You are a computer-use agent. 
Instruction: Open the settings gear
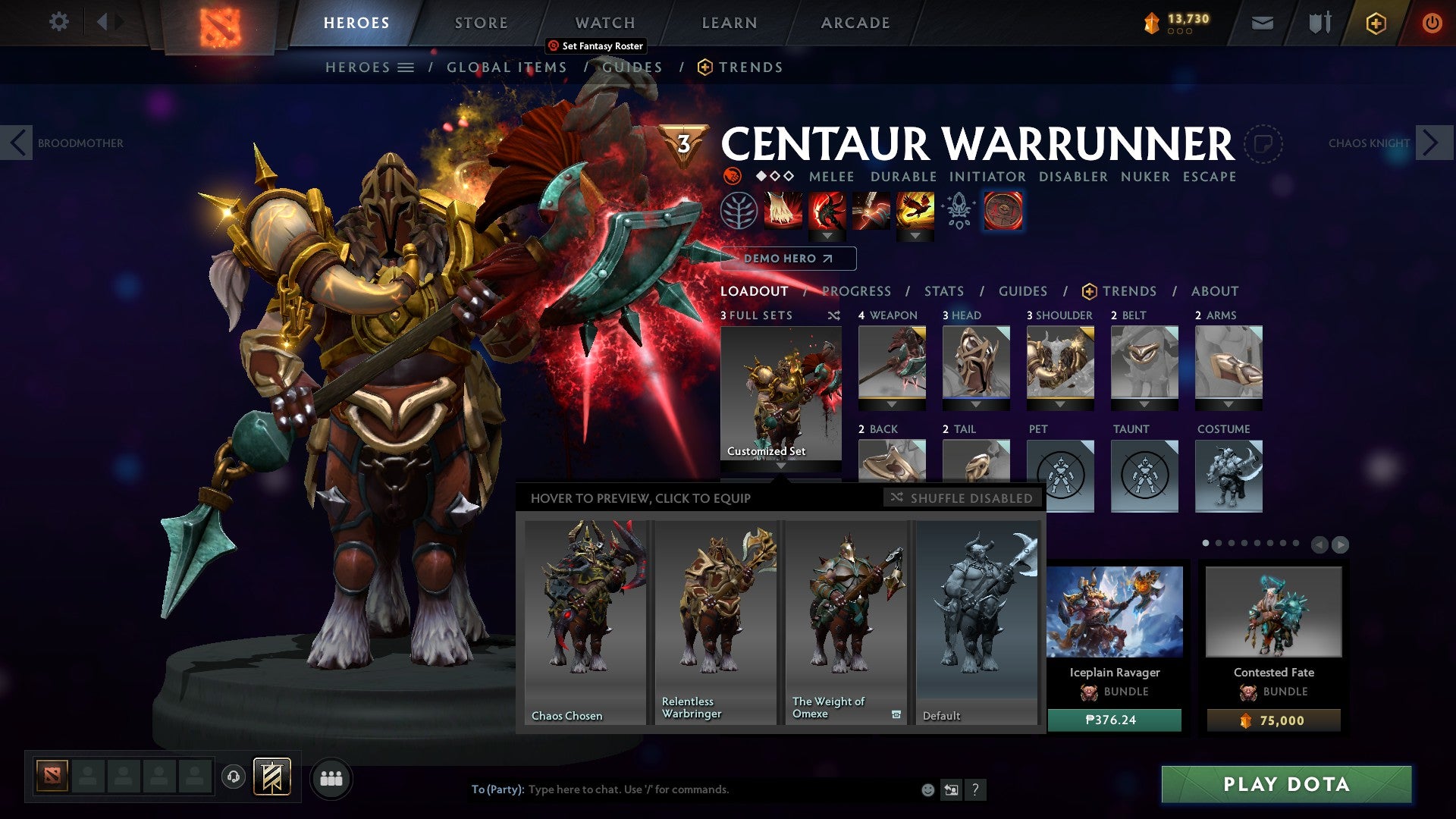pos(58,22)
